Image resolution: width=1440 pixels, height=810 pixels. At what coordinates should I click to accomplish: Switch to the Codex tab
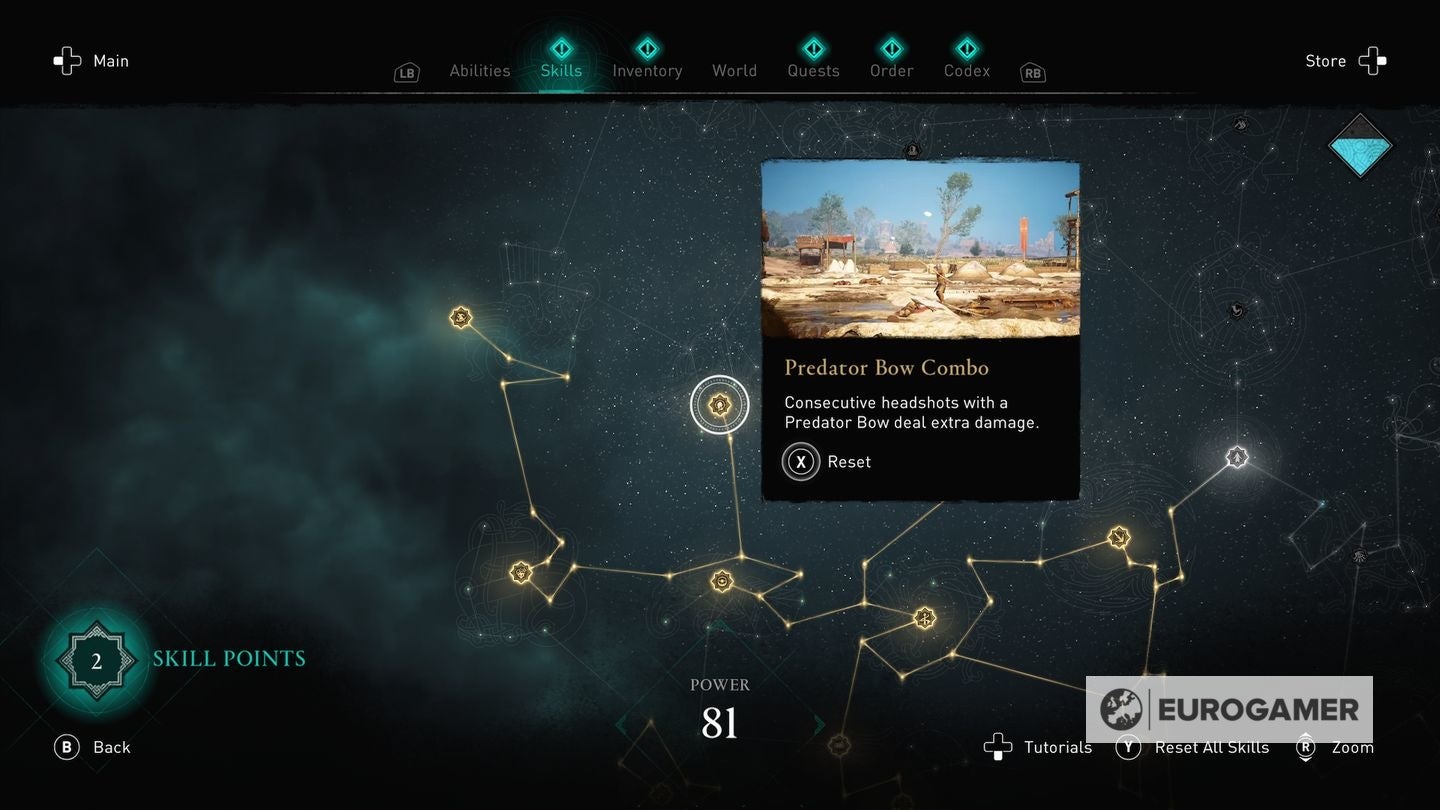(967, 70)
